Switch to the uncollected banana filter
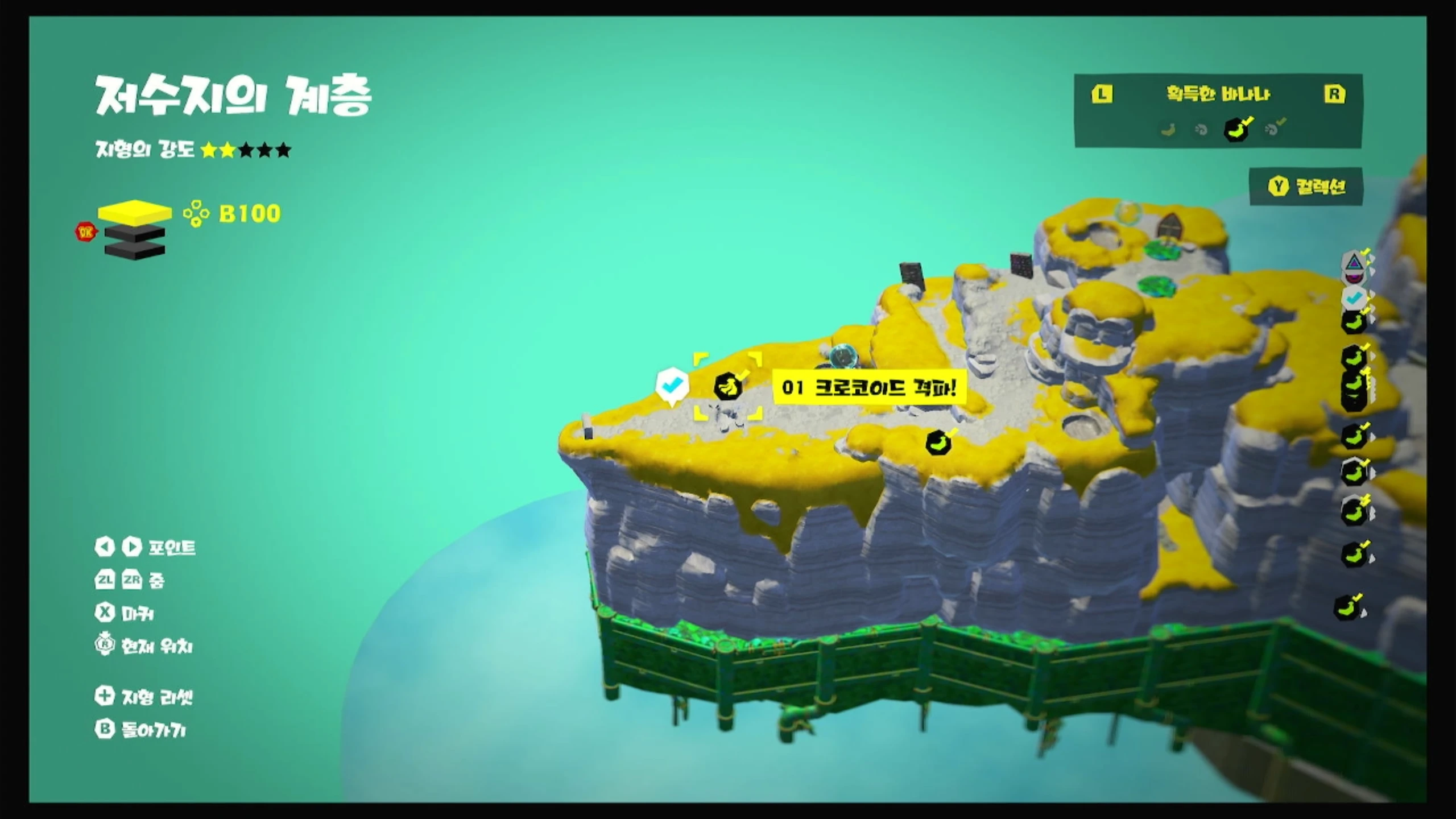This screenshot has width=1456, height=819. tap(1168, 130)
